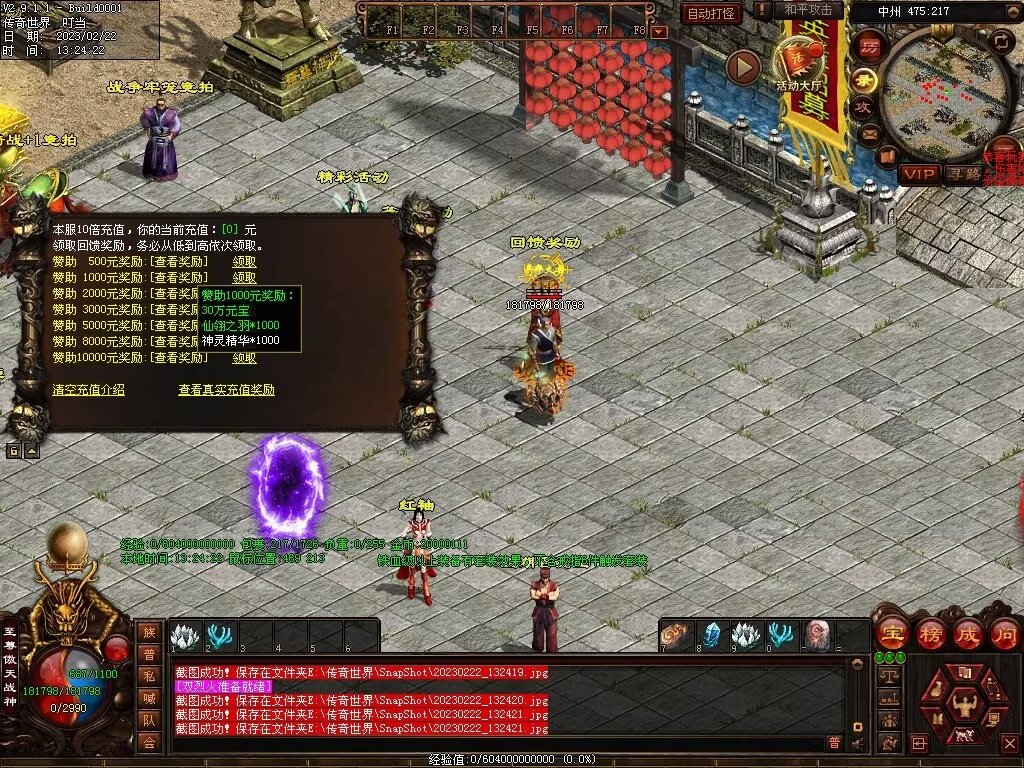
Task: Click the 清空充值介绍 link
Action: pyautogui.click(x=88, y=390)
